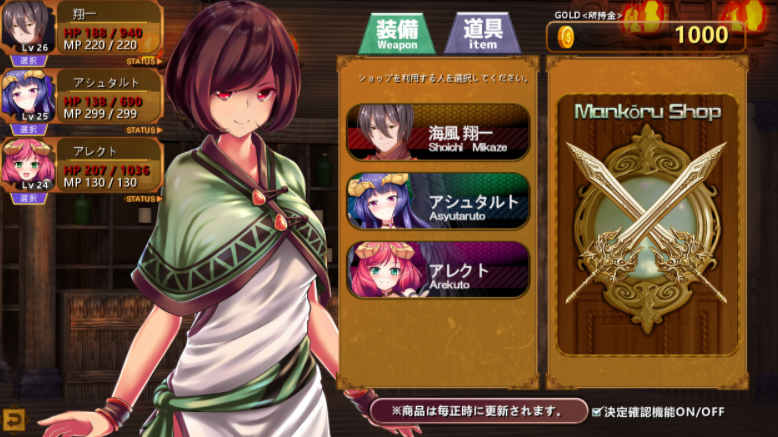
Task: Click 選択 under アレクト's Lv 24 portrait
Action: coord(29,198)
